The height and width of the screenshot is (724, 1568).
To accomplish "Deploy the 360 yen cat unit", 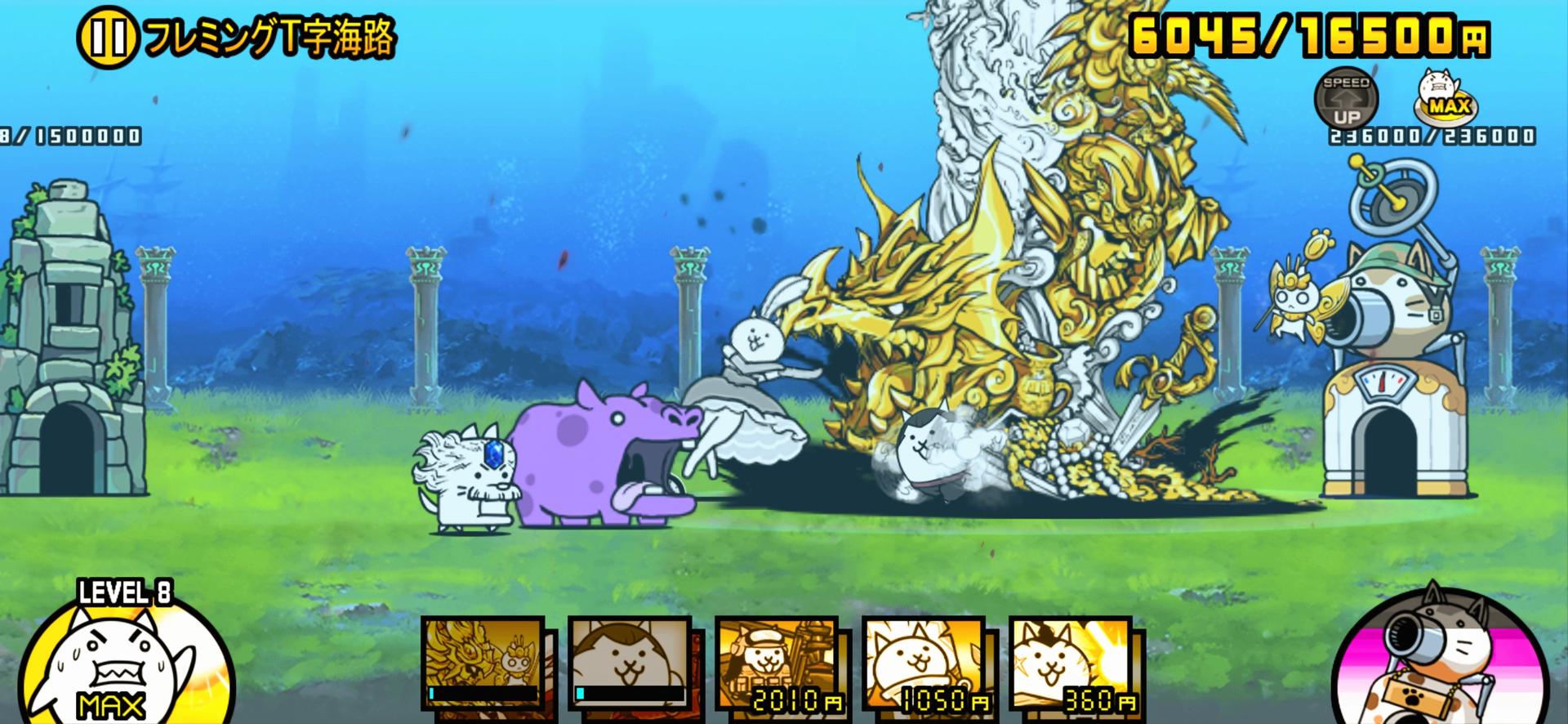I will [x=1071, y=664].
